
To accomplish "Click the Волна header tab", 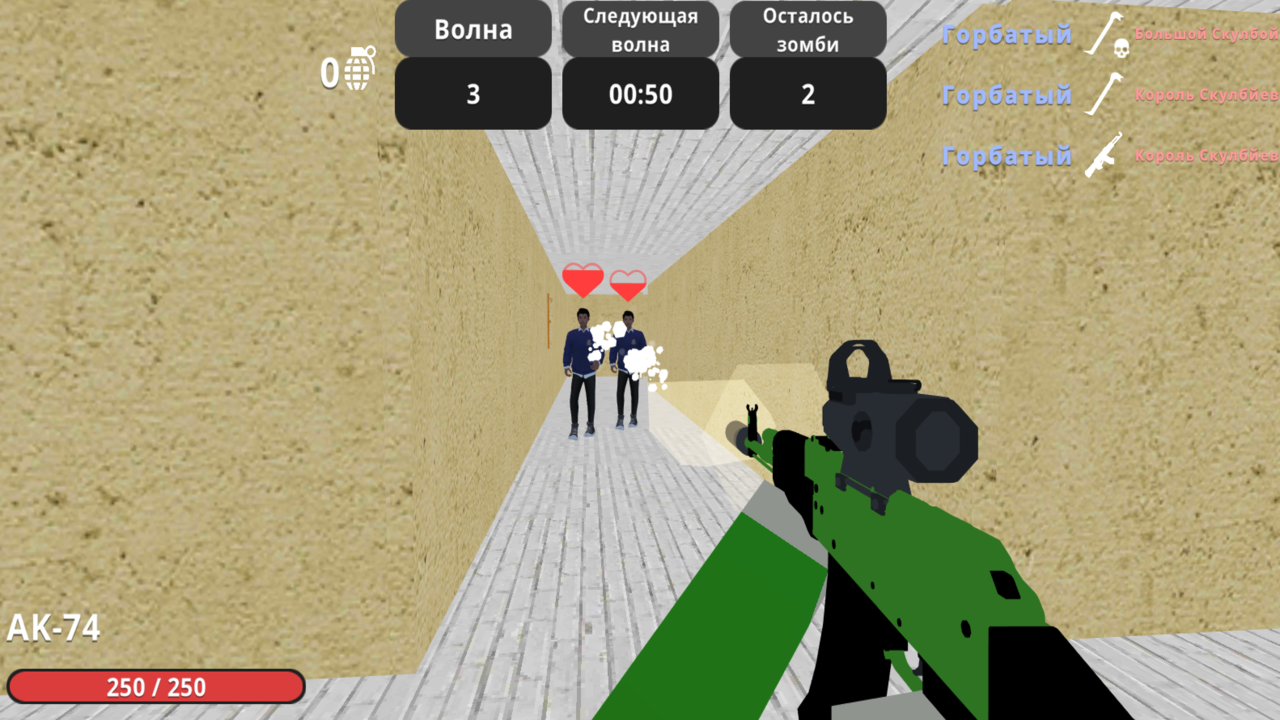I will click(x=472, y=29).
